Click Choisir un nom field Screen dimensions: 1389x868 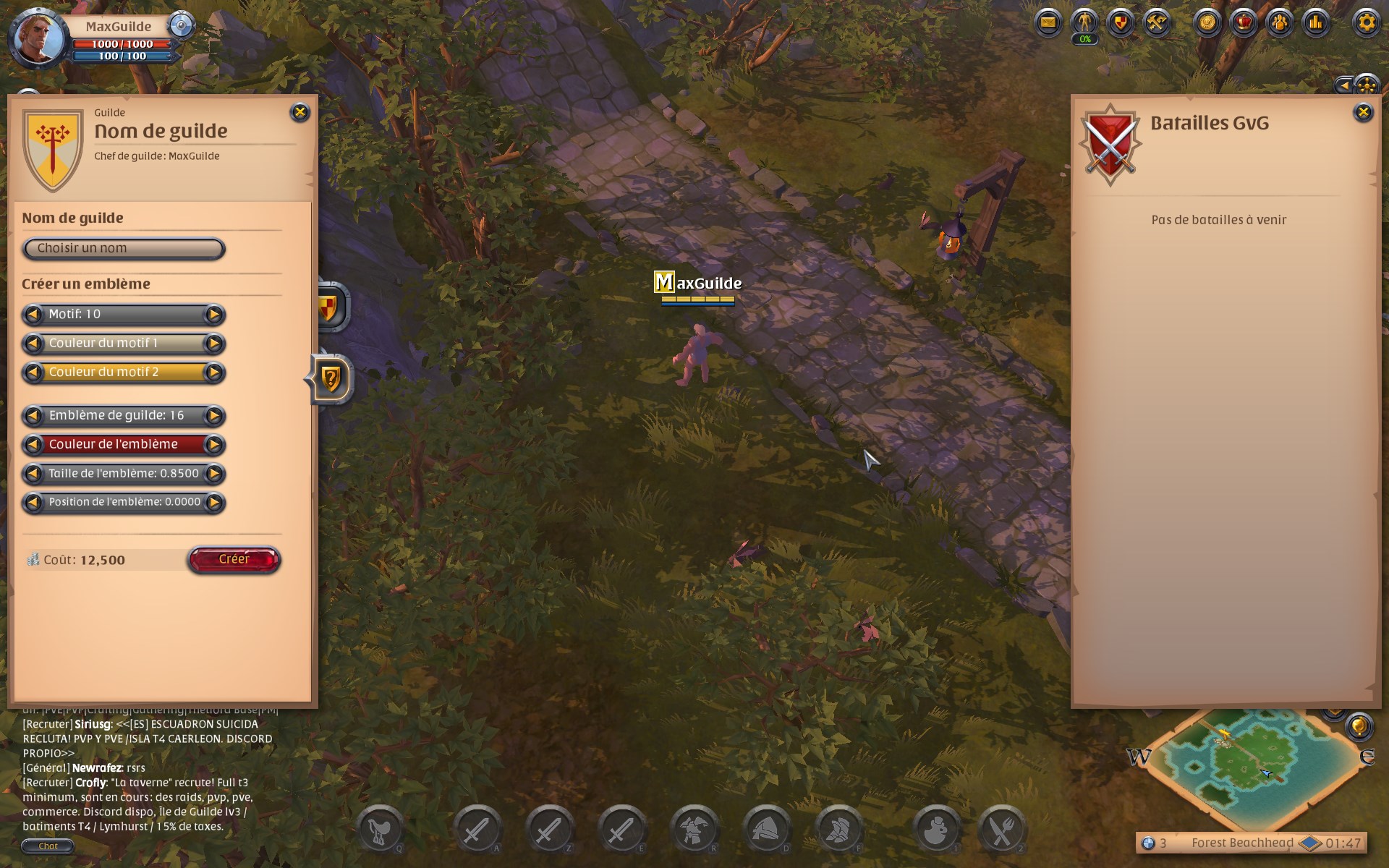coord(123,248)
